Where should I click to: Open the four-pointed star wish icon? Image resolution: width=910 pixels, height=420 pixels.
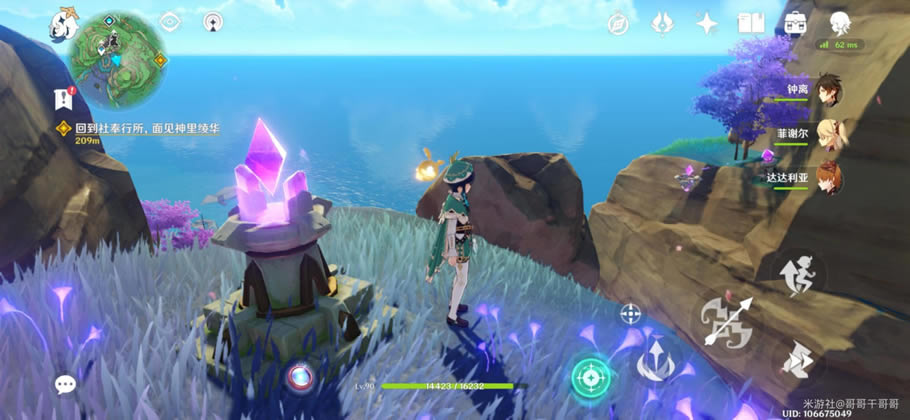pyautogui.click(x=707, y=23)
